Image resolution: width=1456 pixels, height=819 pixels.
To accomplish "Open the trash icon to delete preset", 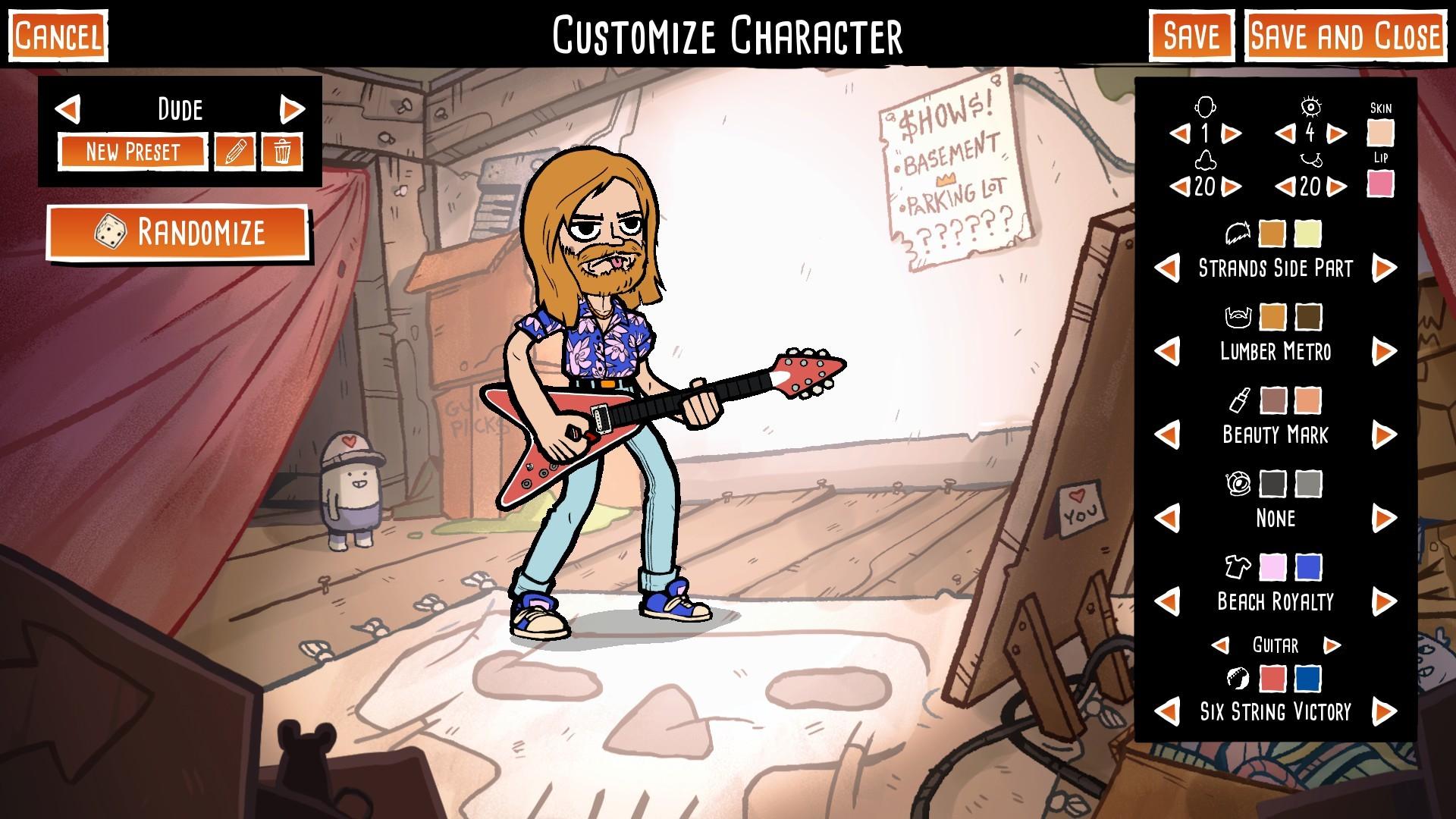I will coord(281,151).
